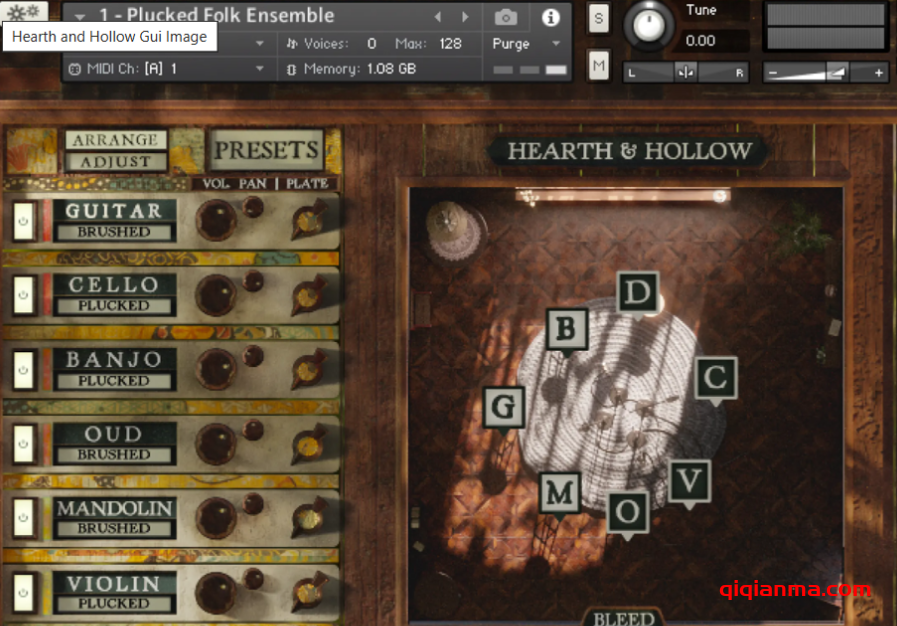
Task: Toggle the Guitar power button
Action: 23,221
